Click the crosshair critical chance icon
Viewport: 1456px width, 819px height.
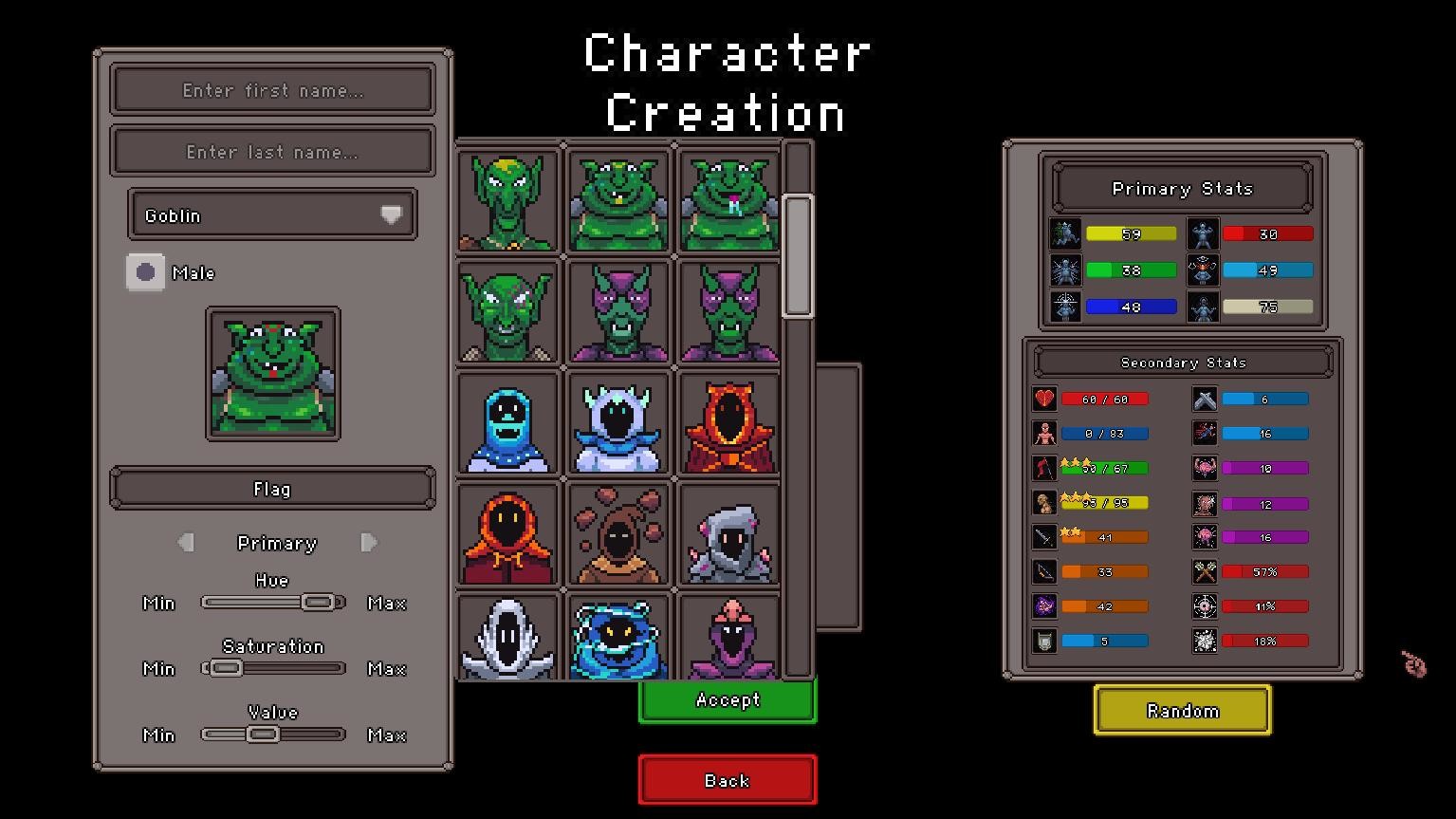(x=1206, y=605)
